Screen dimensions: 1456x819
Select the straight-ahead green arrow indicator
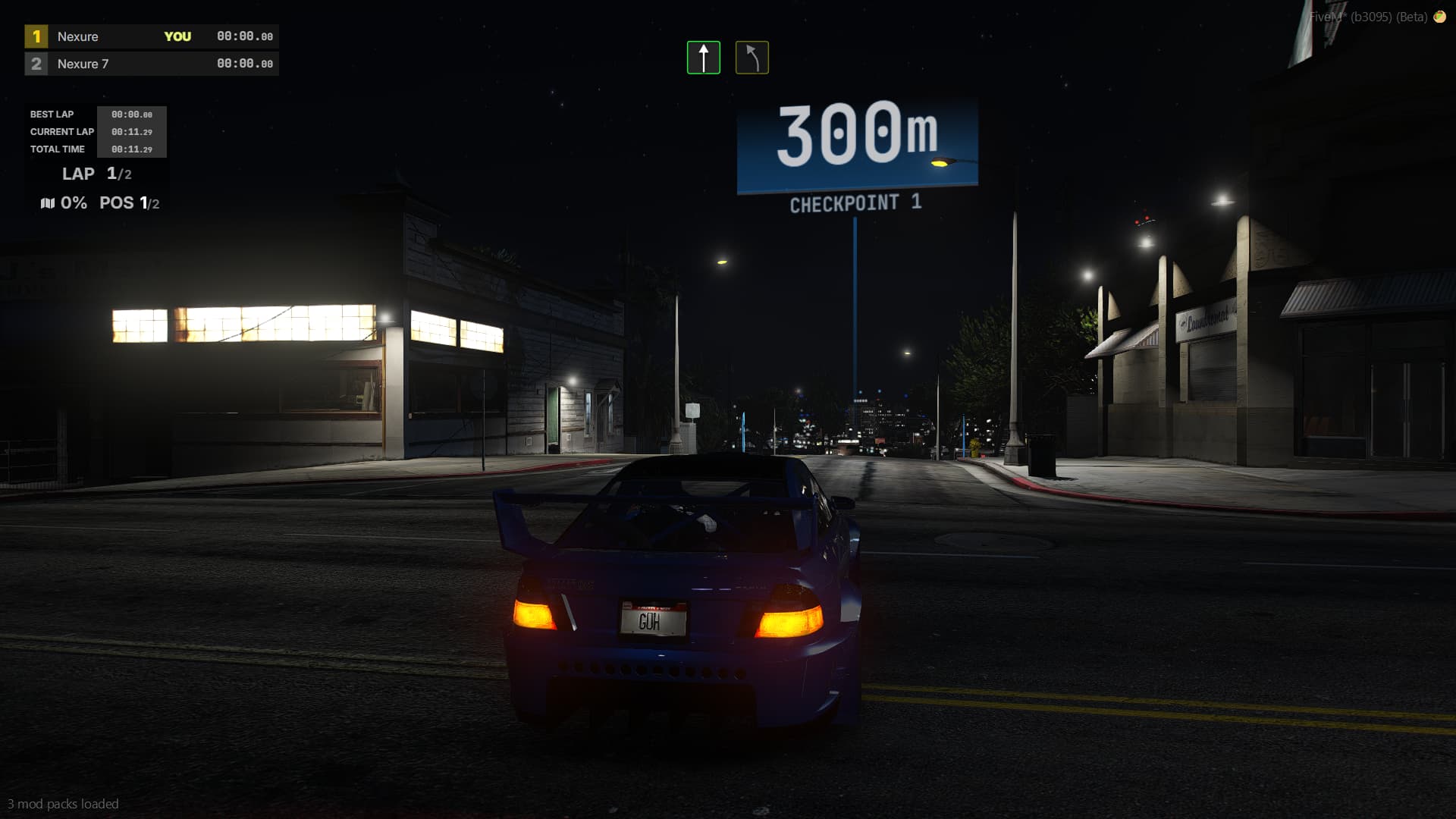704,56
